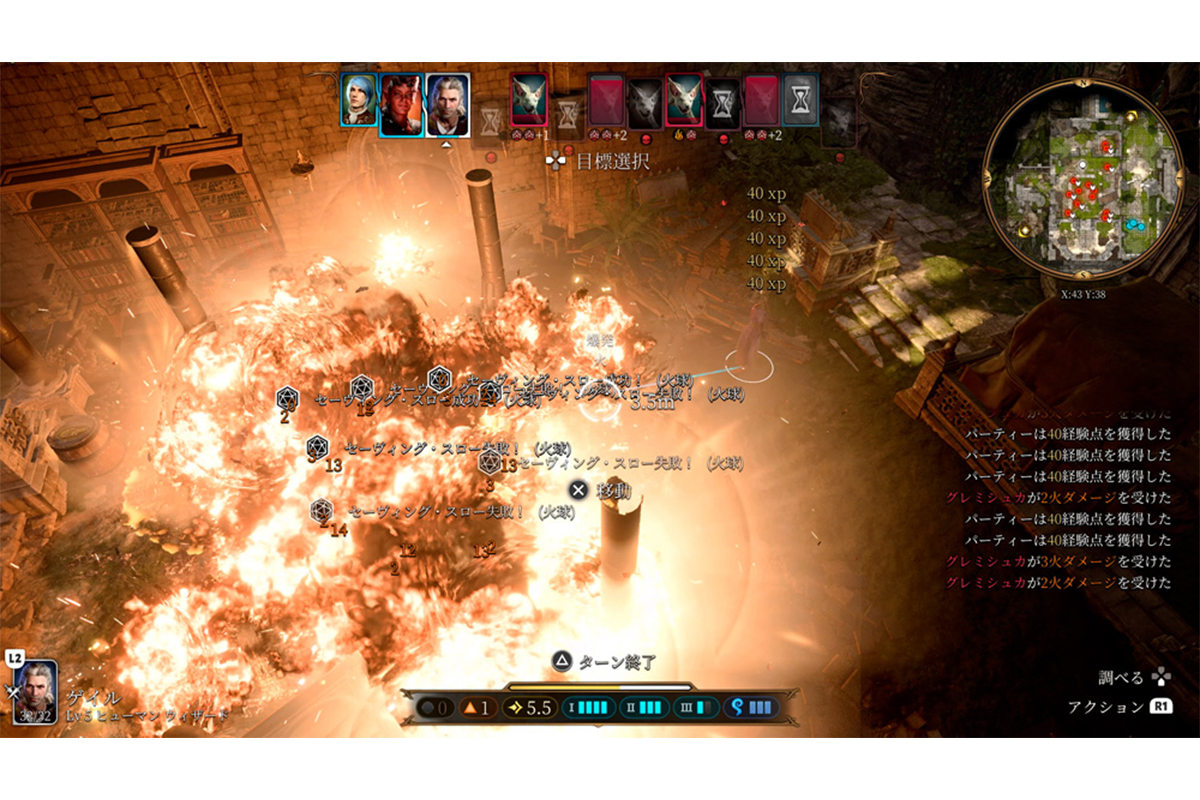Select Gale's portrait in the turn order
Screen dimensions: 1200x800
pos(447,103)
